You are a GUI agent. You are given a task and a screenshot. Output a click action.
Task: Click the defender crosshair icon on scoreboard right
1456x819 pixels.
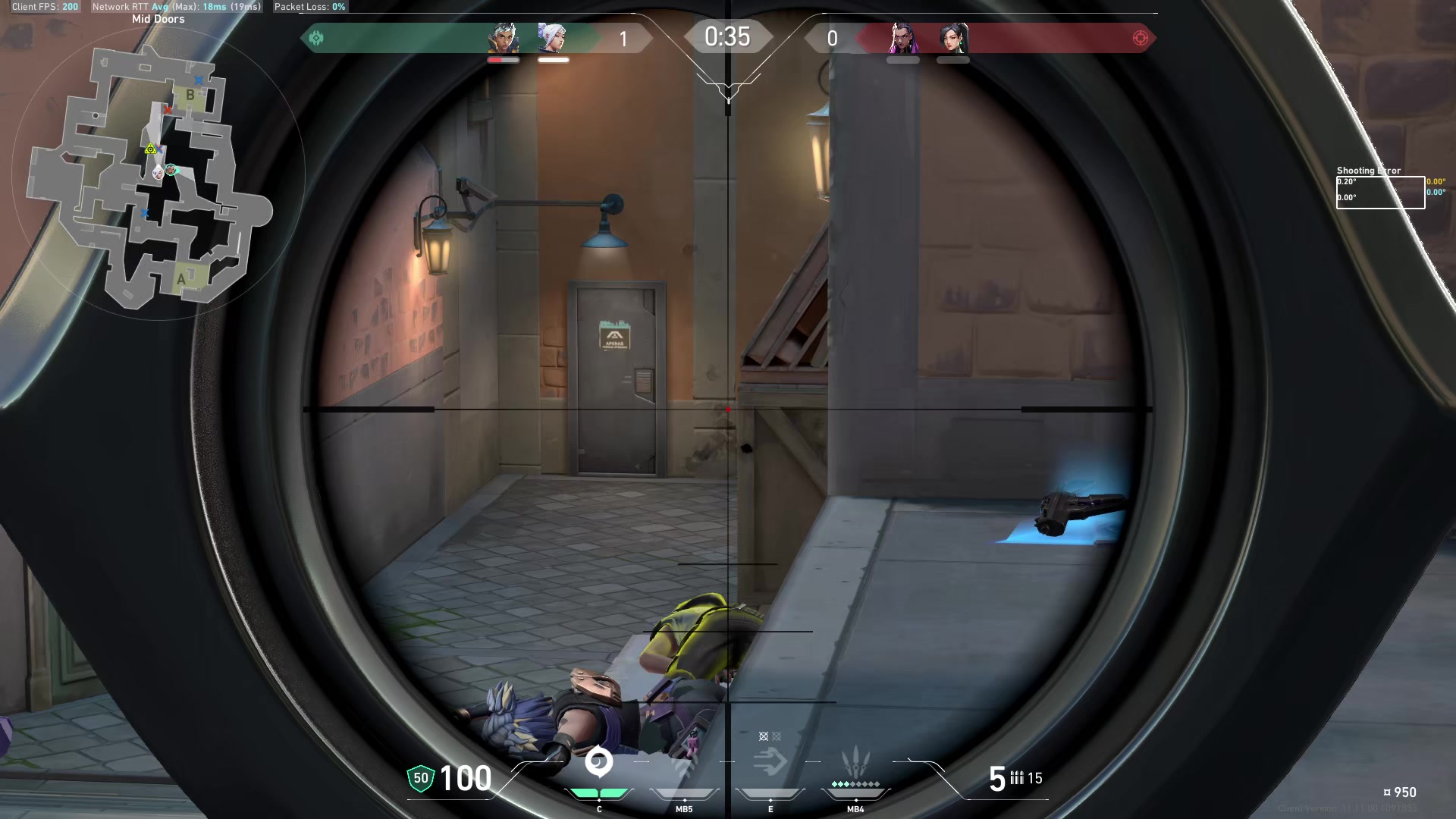pos(1138,36)
